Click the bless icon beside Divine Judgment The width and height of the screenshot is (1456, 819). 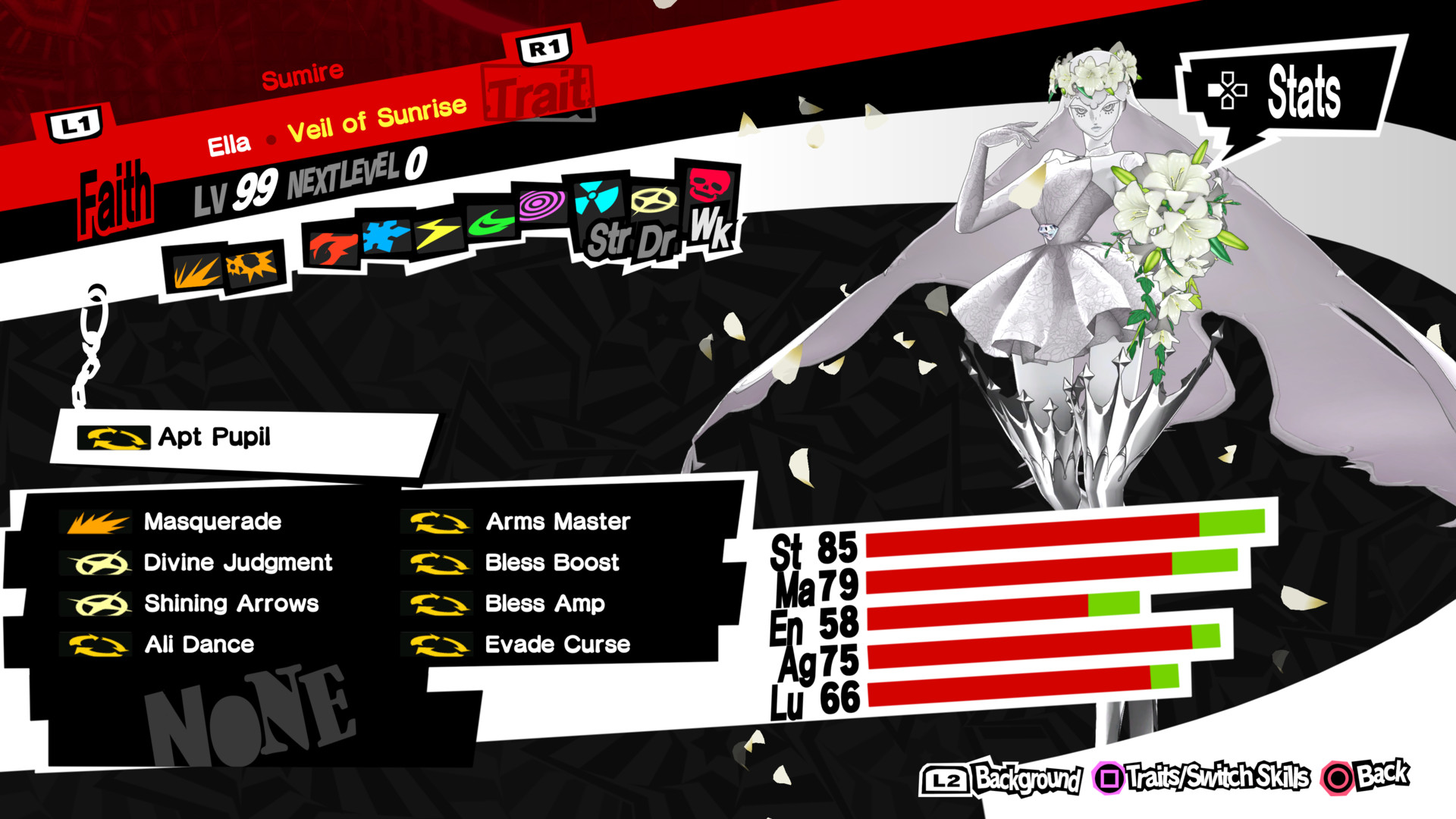pyautogui.click(x=99, y=562)
